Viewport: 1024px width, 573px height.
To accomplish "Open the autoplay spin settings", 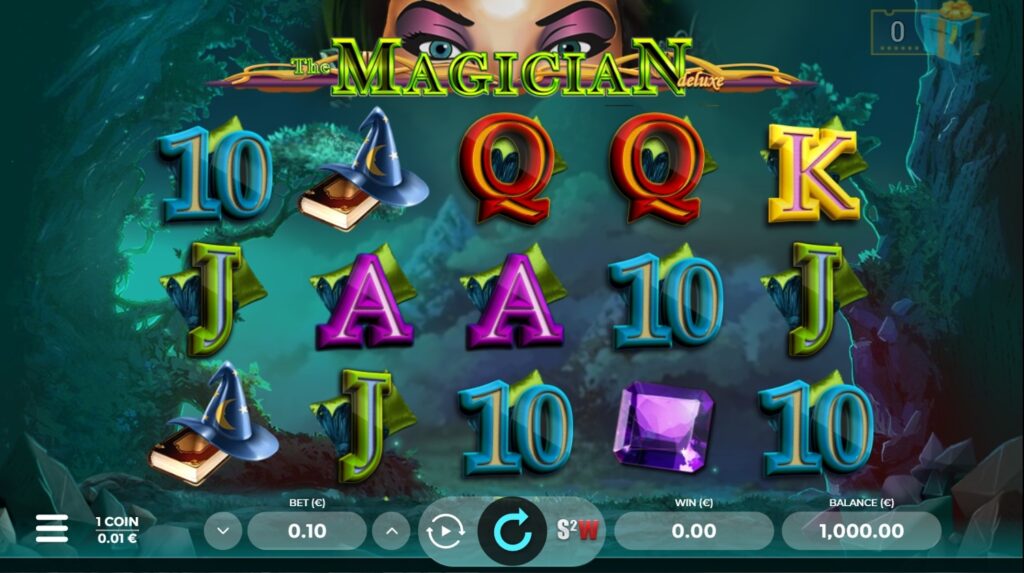I will 445,531.
